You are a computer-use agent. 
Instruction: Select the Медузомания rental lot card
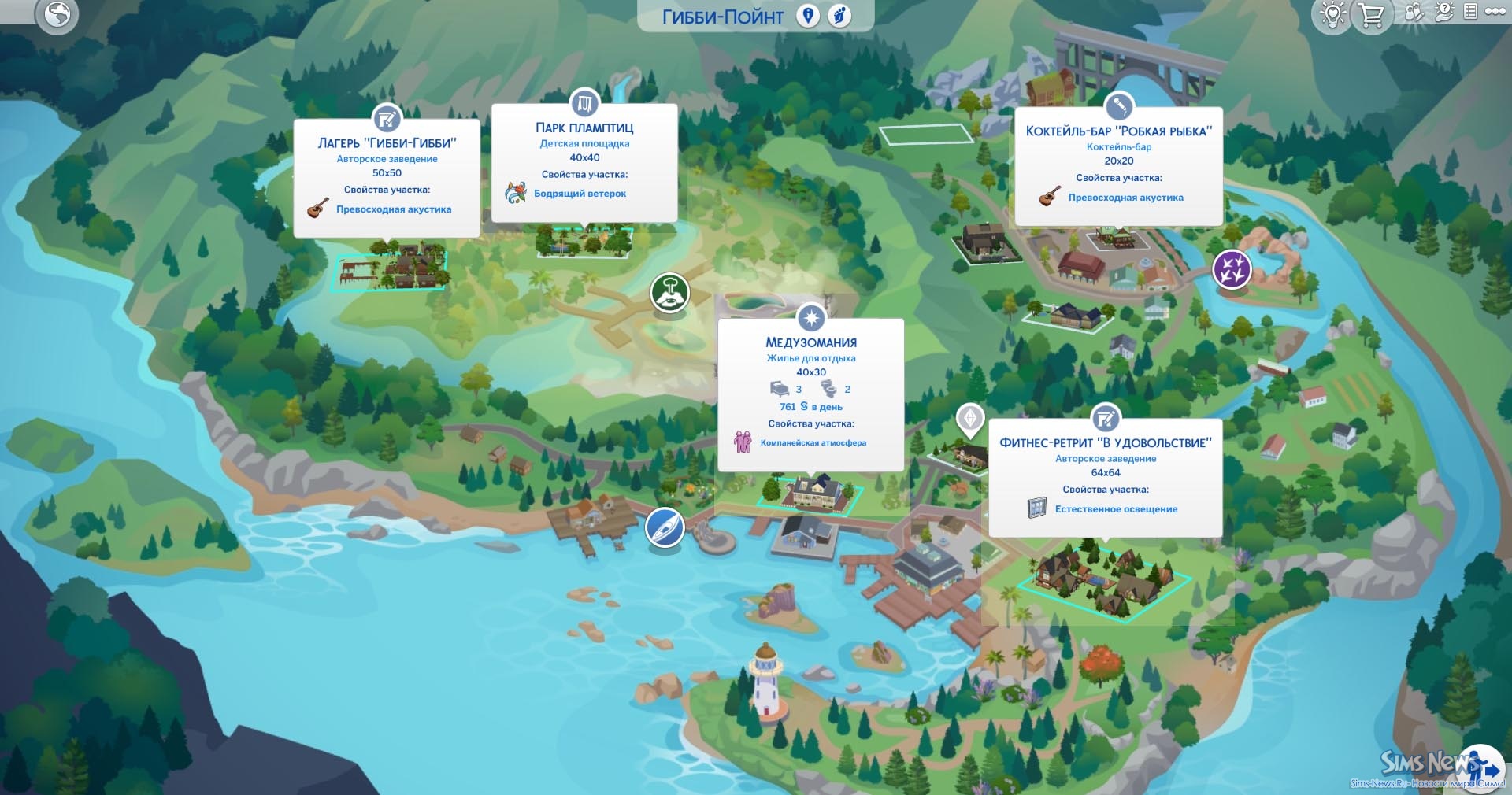click(811, 395)
